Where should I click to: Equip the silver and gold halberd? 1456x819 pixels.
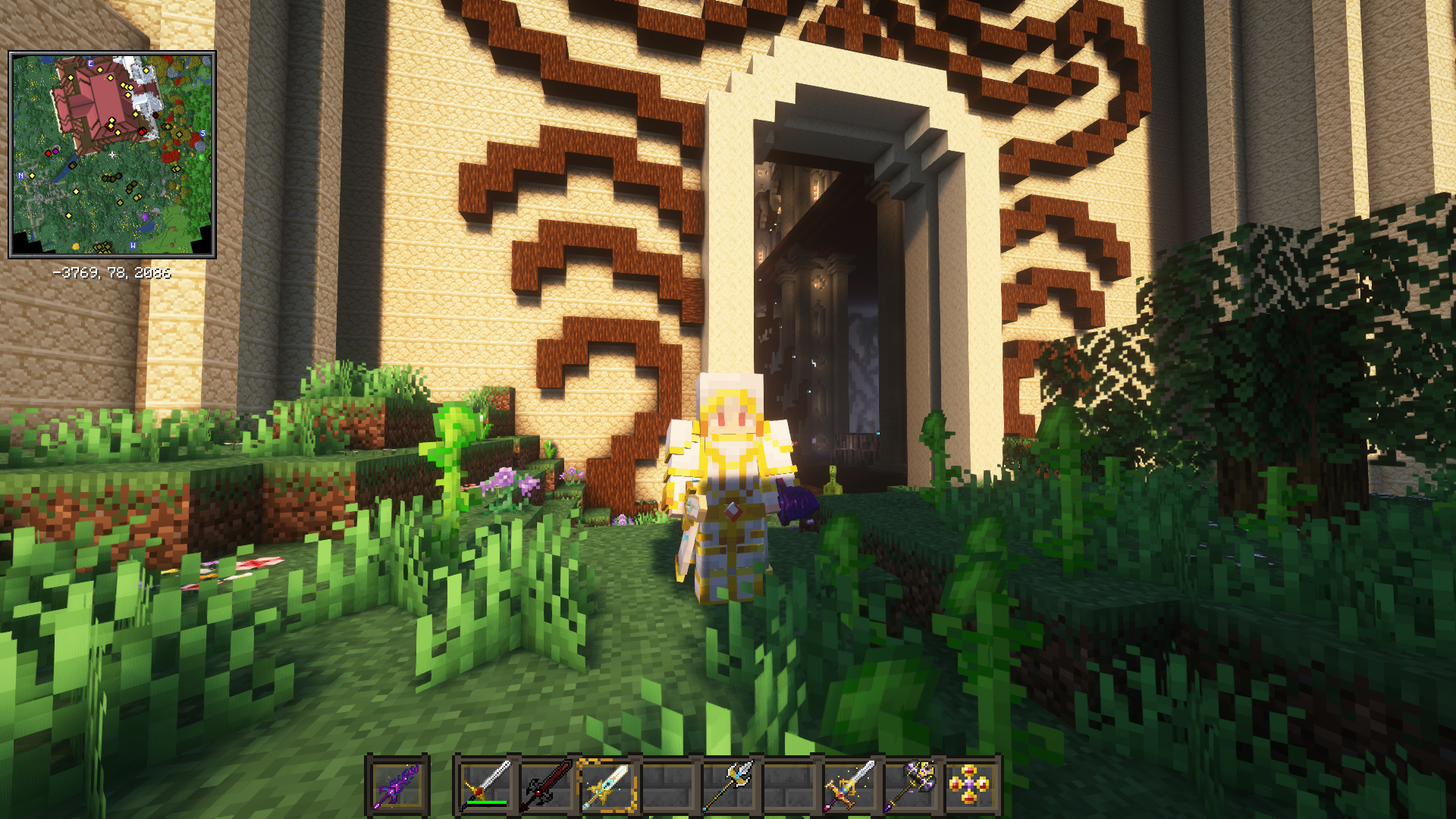click(x=729, y=786)
